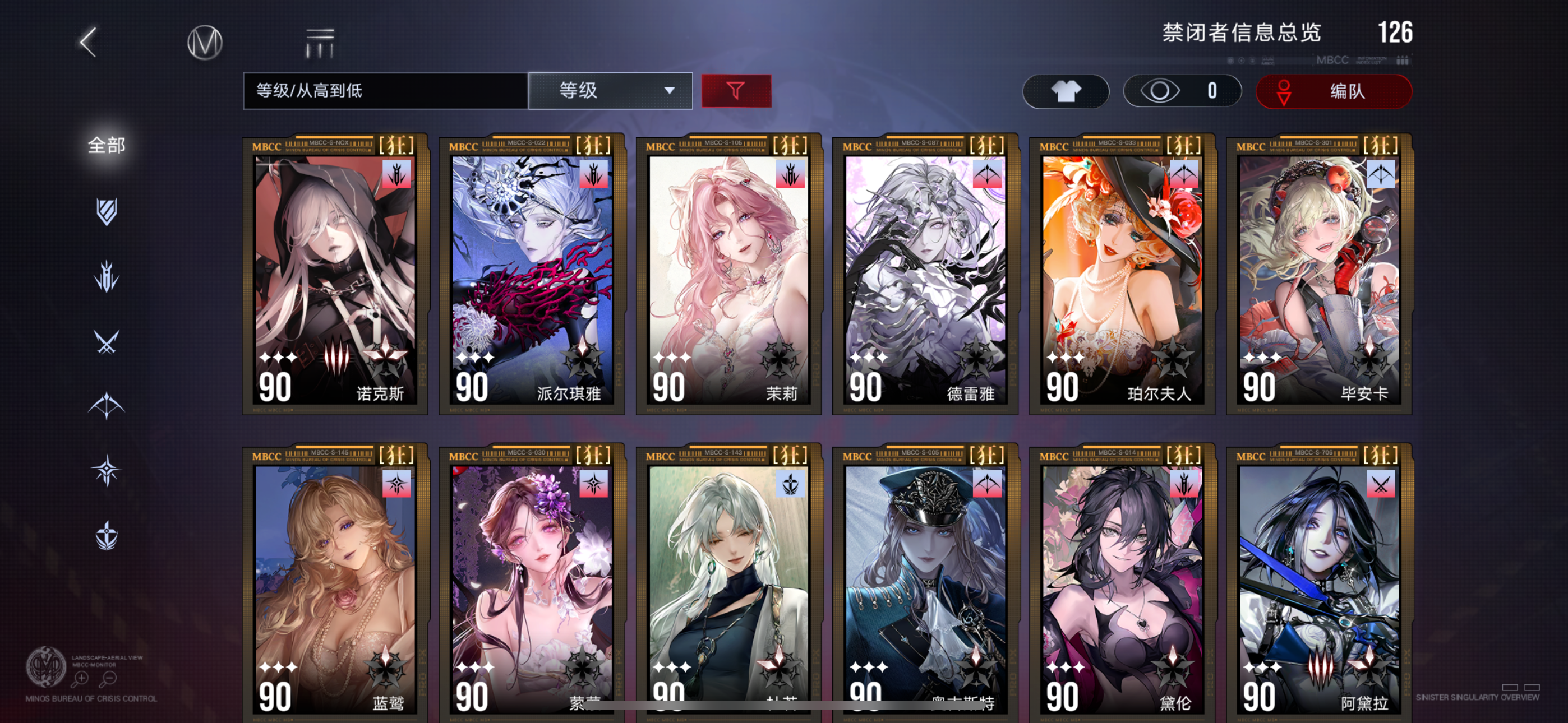The image size is (1568, 723).
Task: Filter by the bow class icon
Action: (106, 404)
